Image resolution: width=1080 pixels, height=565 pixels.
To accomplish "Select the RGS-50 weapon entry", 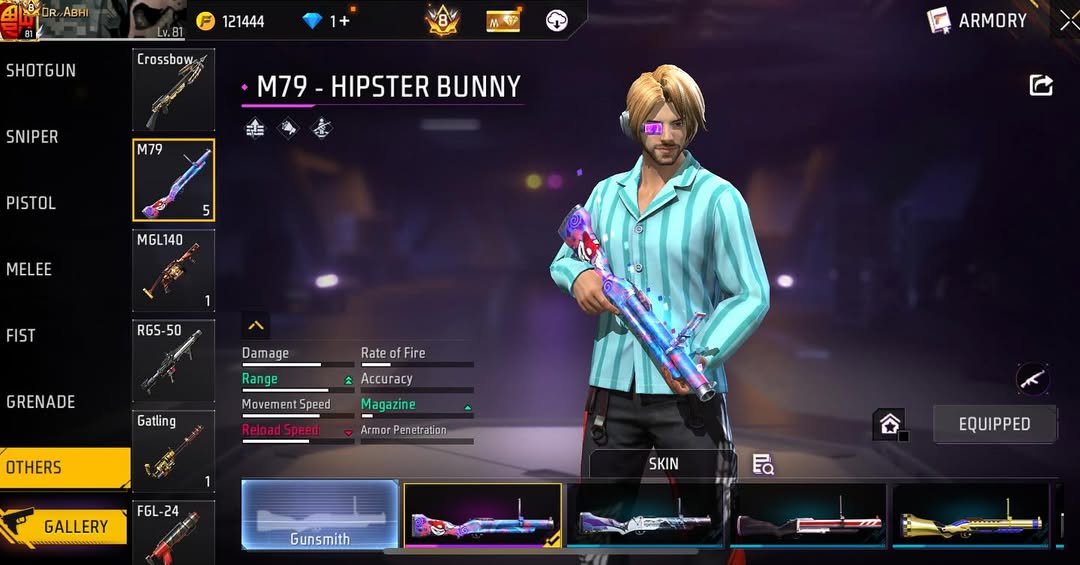I will (173, 360).
